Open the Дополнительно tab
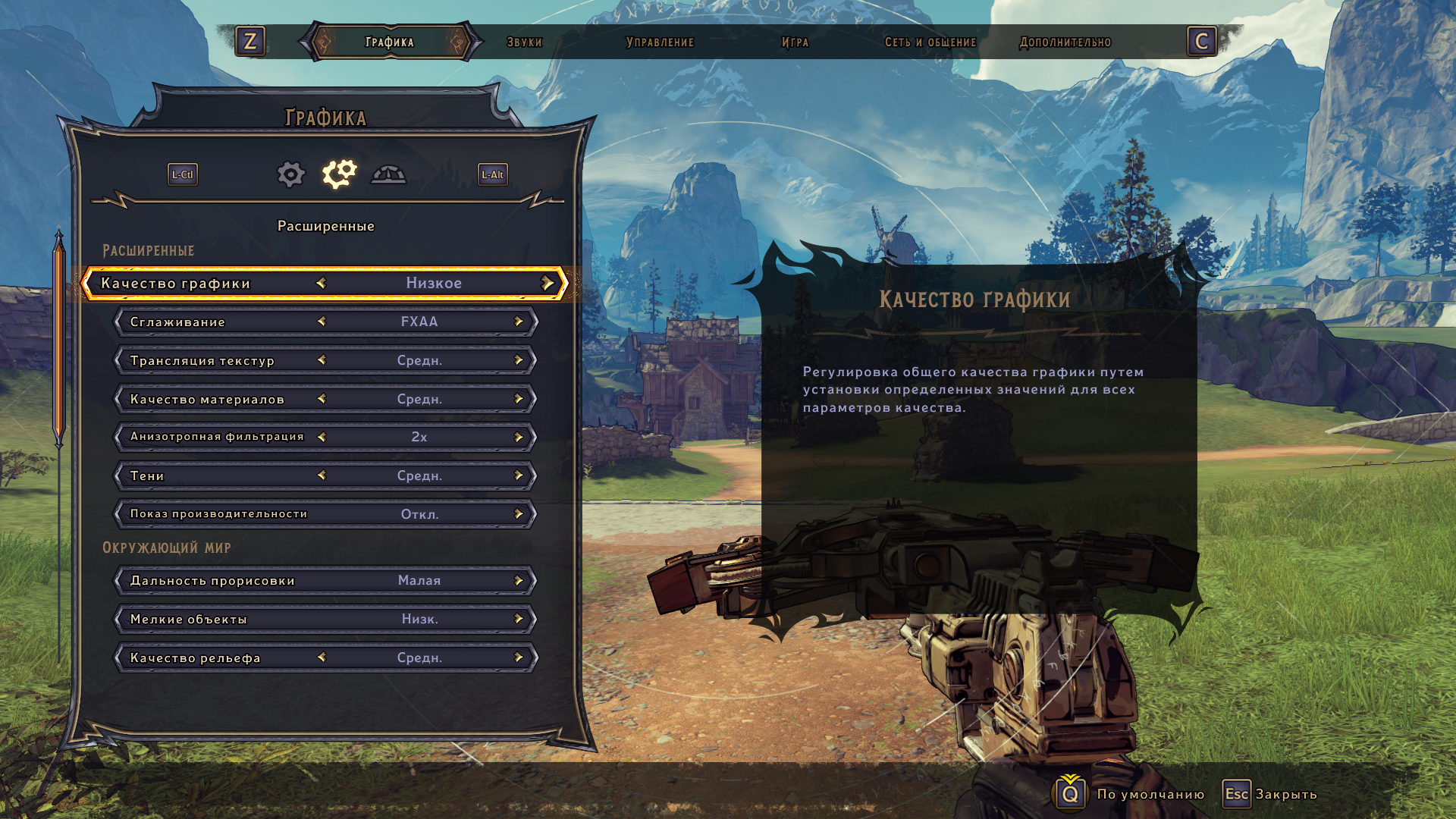1456x819 pixels. tap(1065, 42)
